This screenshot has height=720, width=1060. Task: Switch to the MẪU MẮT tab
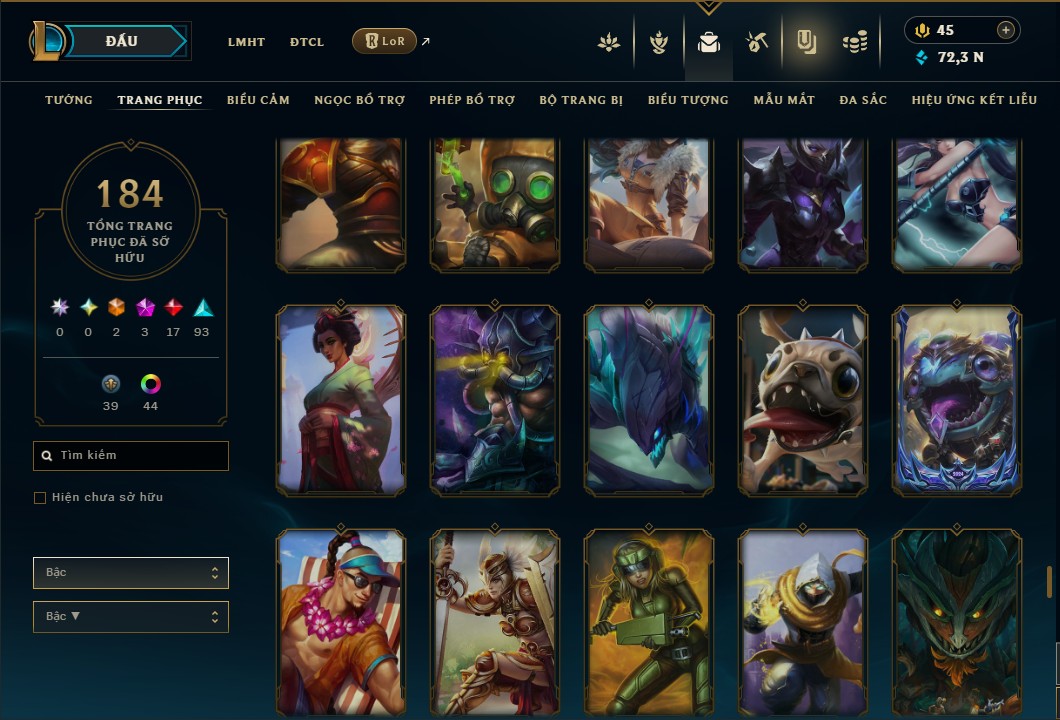784,100
